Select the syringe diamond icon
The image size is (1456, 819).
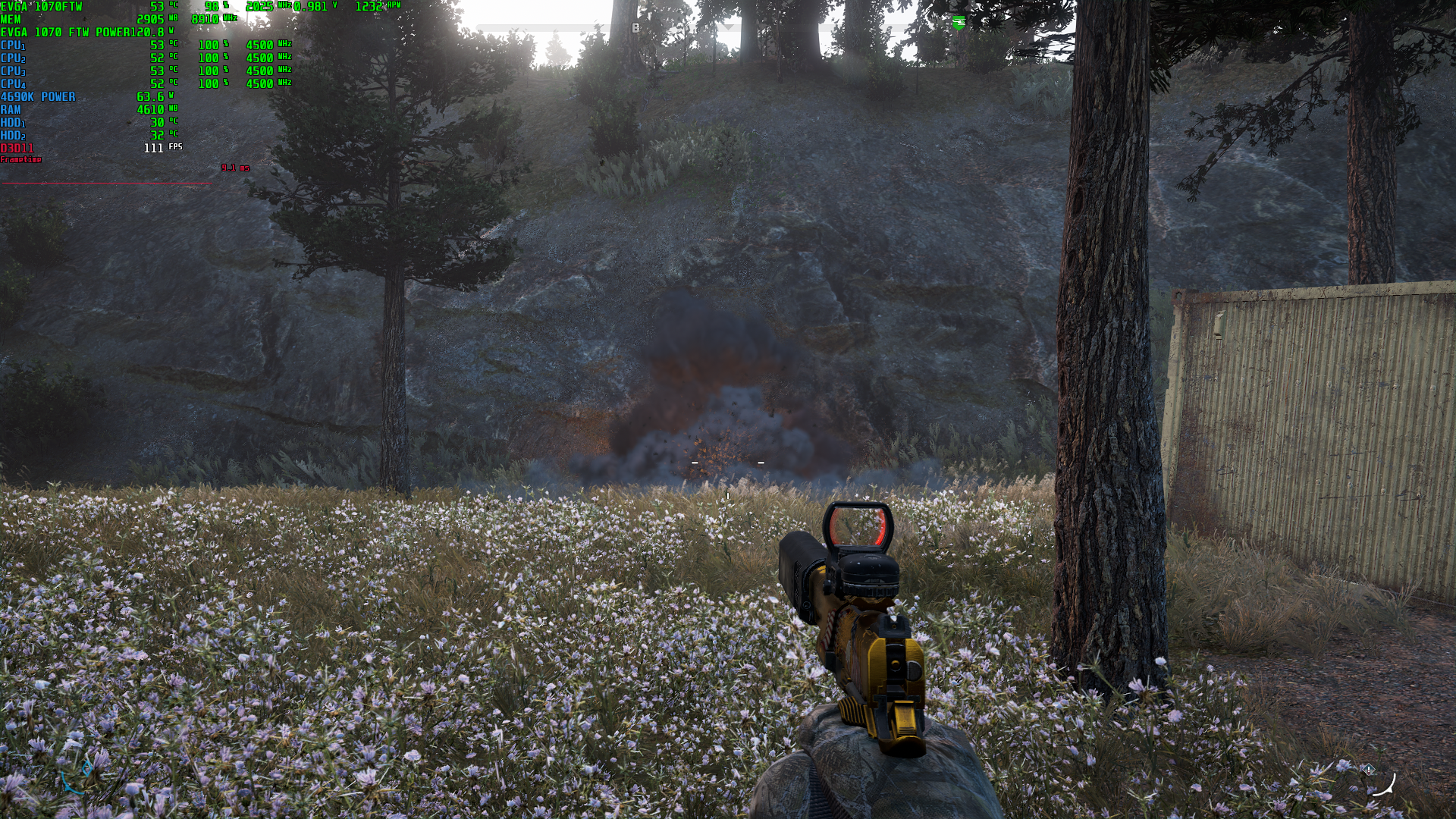click(x=1368, y=770)
